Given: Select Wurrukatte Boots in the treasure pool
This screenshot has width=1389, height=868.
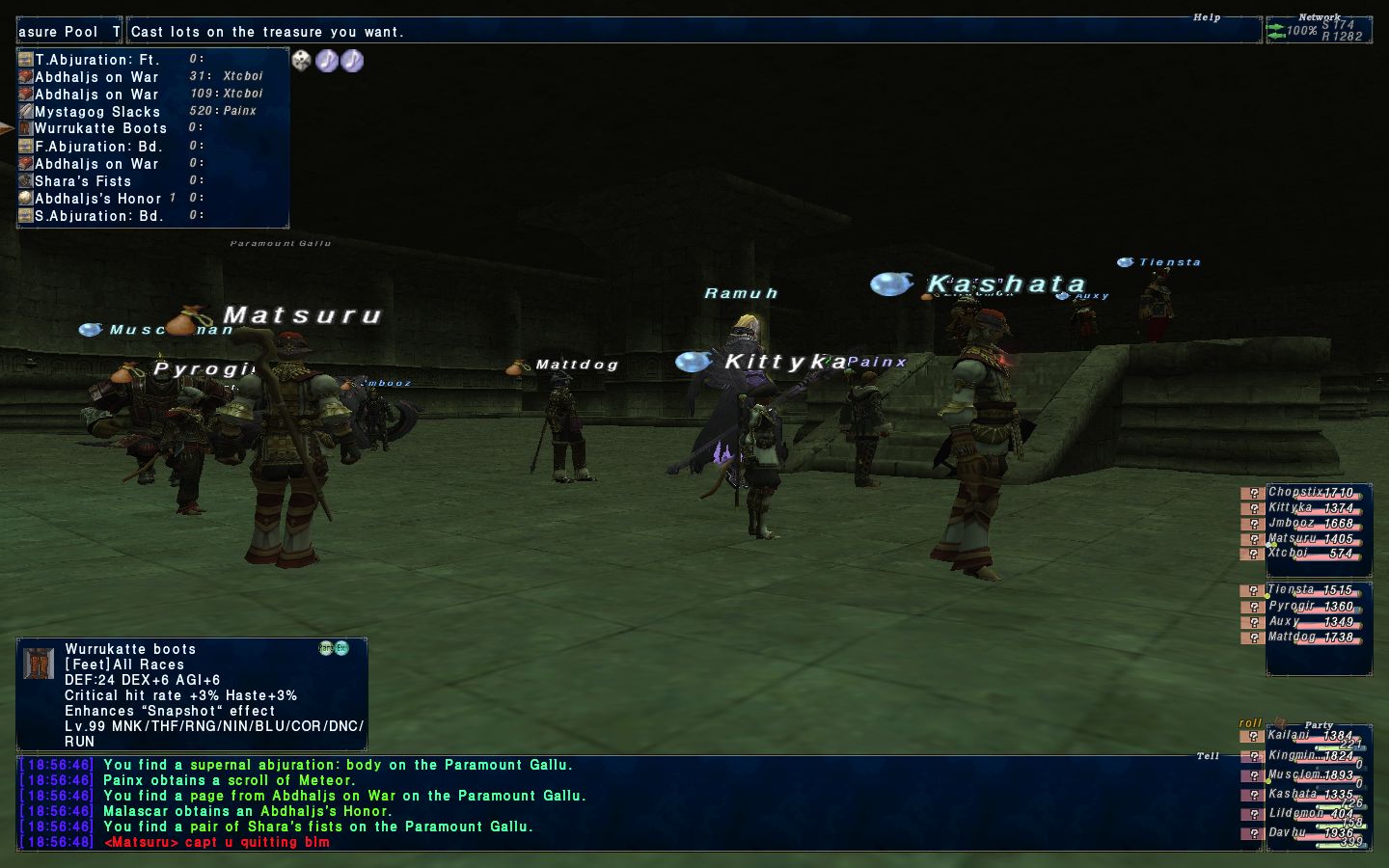Looking at the screenshot, I should coord(100,128).
